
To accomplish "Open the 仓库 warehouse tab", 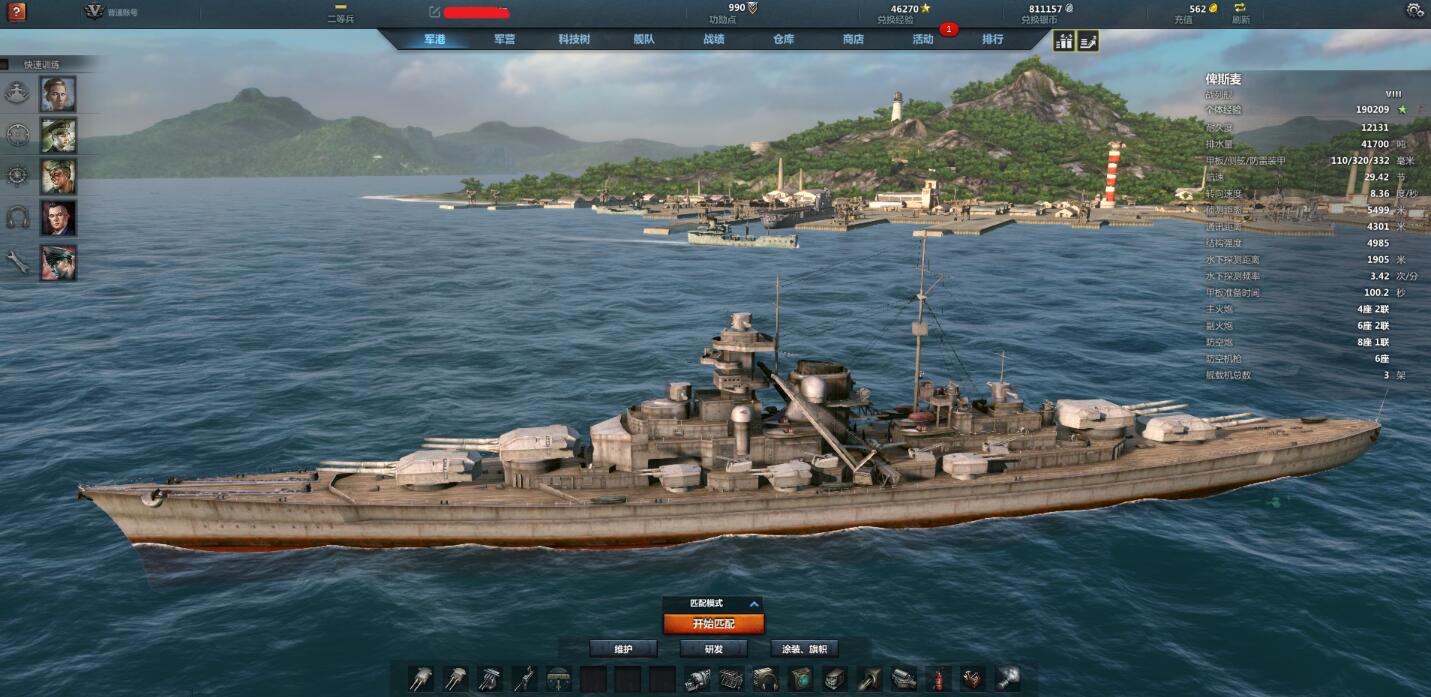I will pyautogui.click(x=783, y=40).
